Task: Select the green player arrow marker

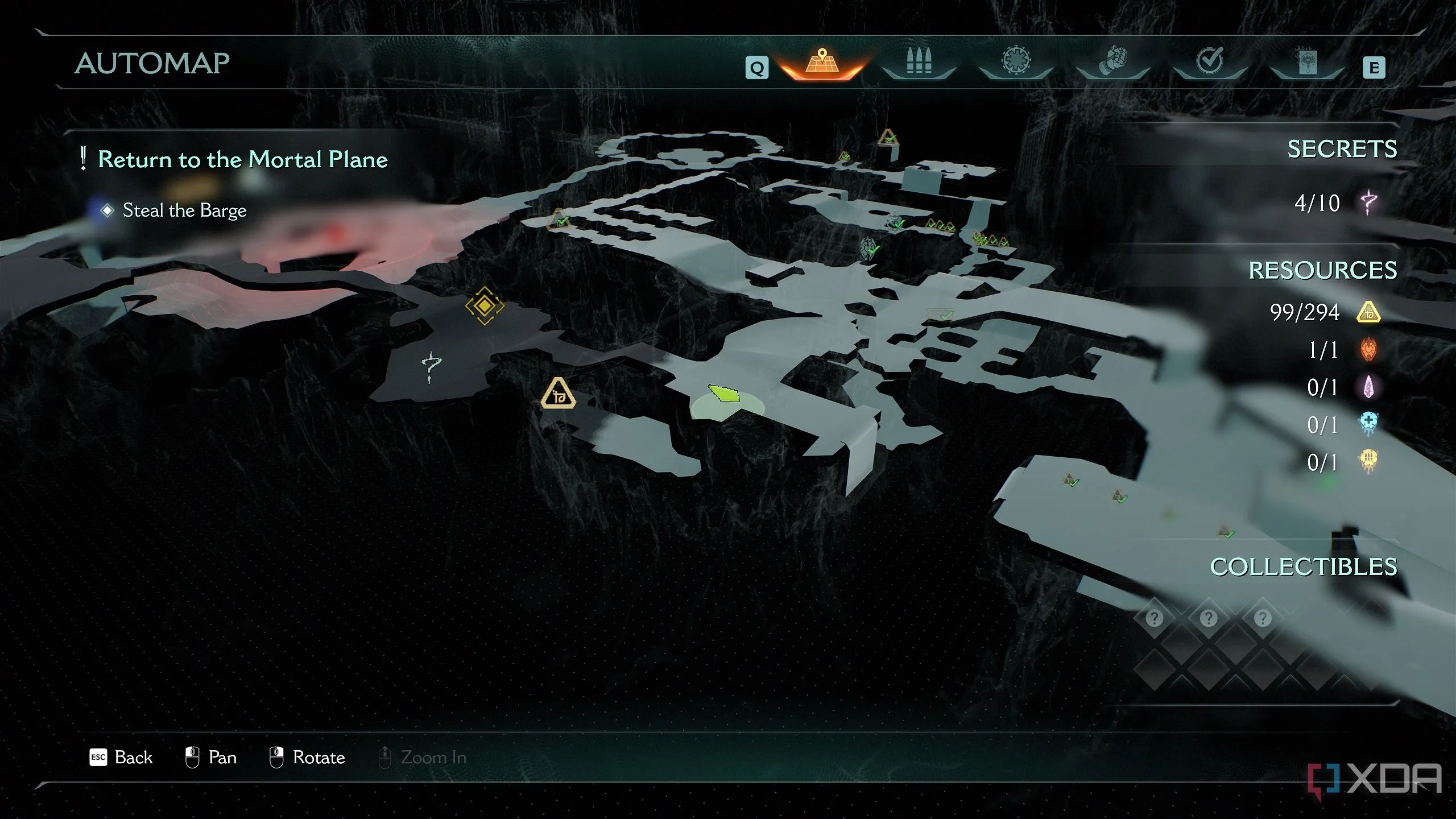Action: (724, 394)
